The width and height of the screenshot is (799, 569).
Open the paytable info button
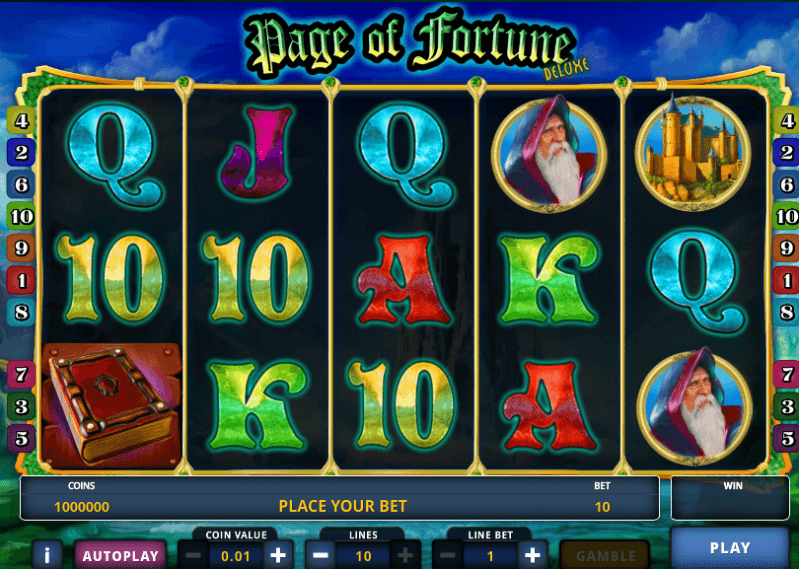[x=46, y=555]
